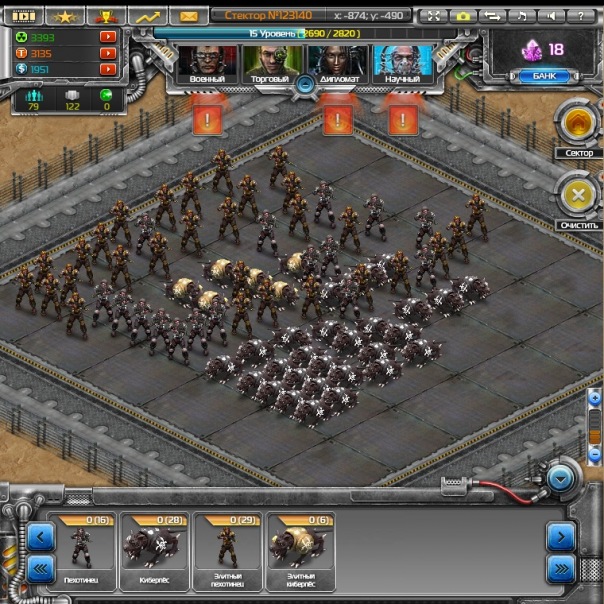Click the Сектор round button

tap(578, 124)
